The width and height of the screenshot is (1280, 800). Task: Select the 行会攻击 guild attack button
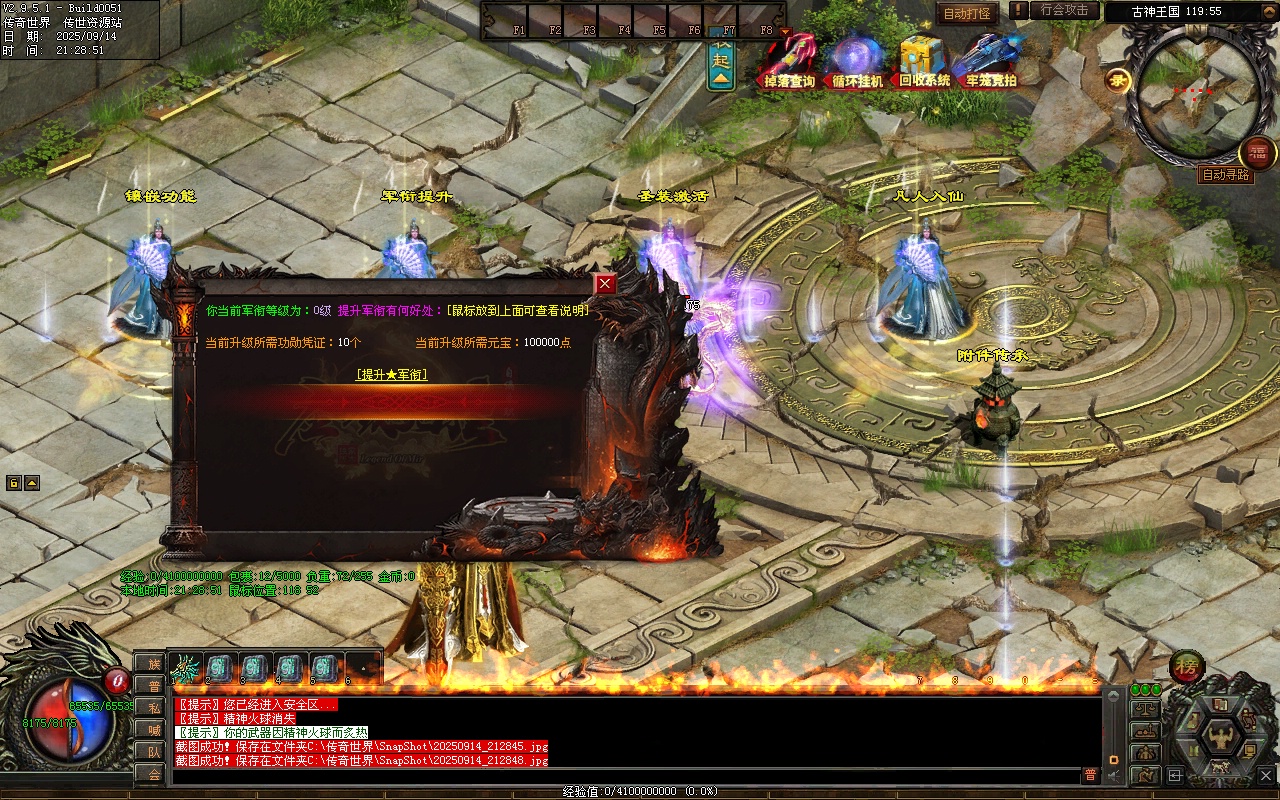[x=1064, y=10]
